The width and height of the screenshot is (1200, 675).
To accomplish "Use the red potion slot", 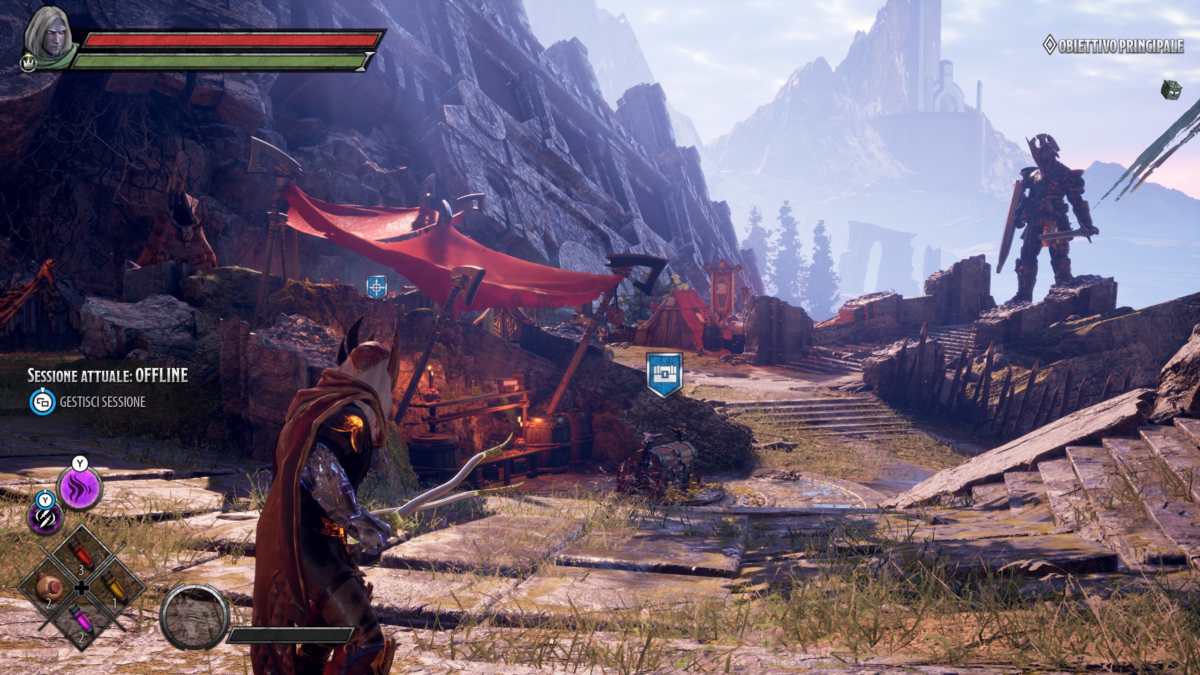I will (82, 555).
